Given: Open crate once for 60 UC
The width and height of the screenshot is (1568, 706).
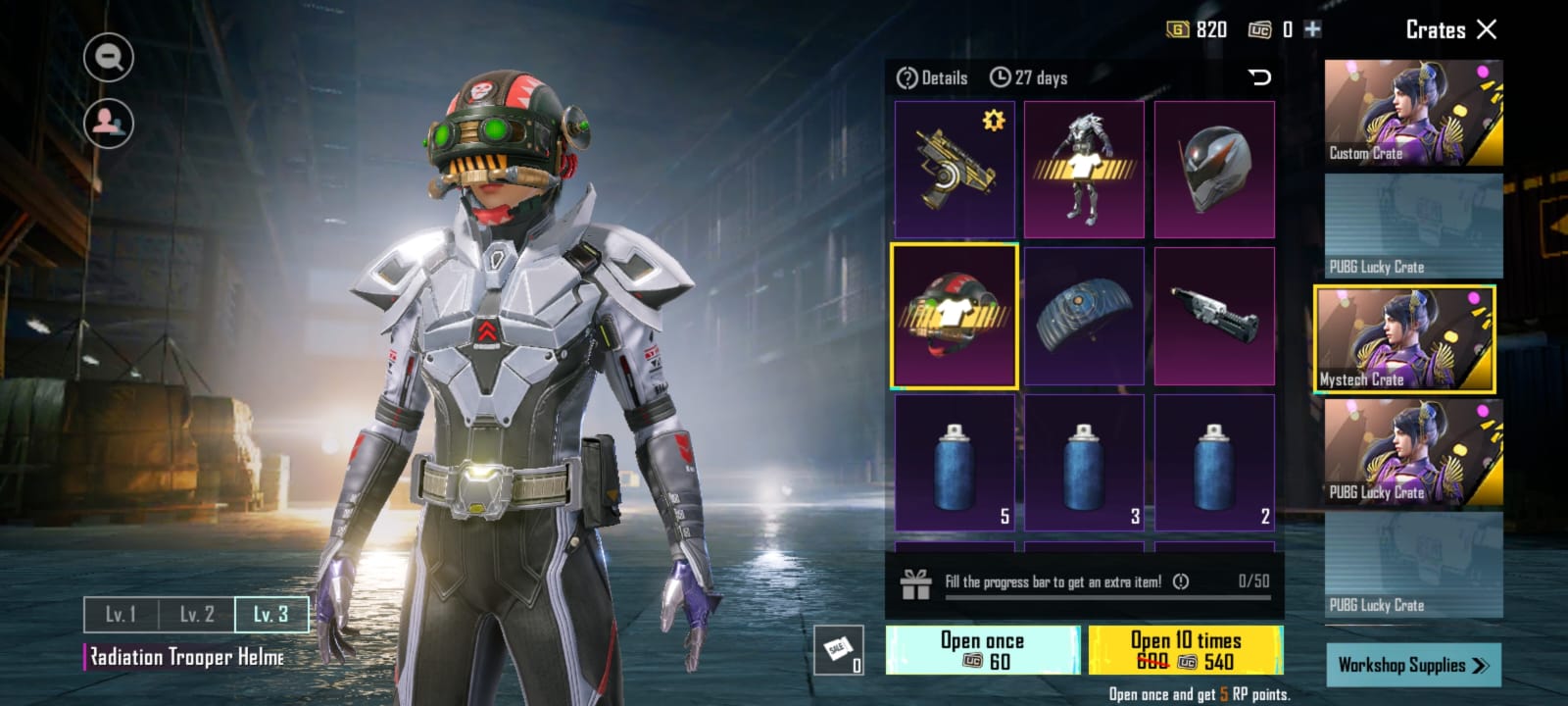Looking at the screenshot, I should coord(982,650).
